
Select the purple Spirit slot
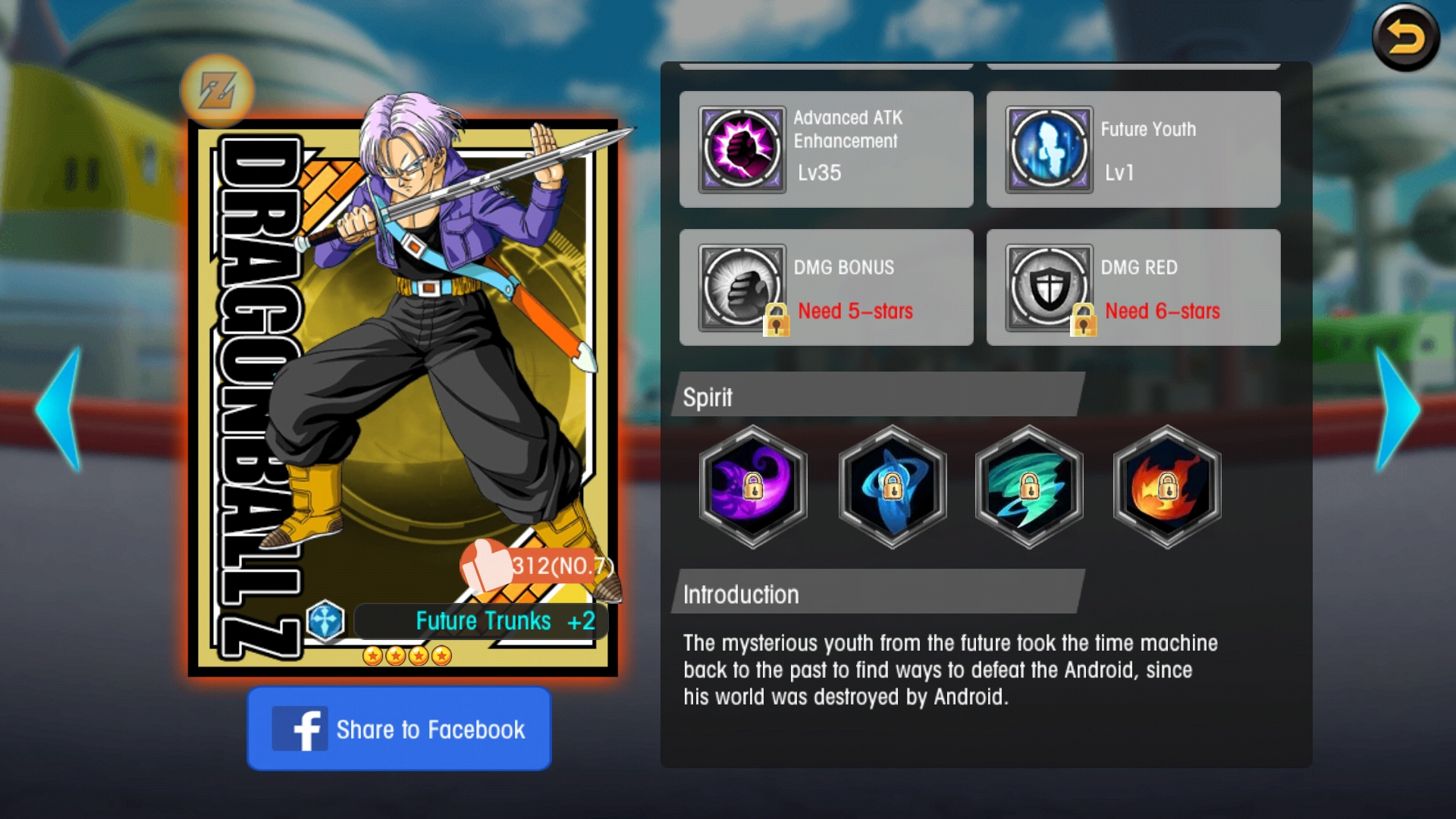pyautogui.click(x=753, y=488)
